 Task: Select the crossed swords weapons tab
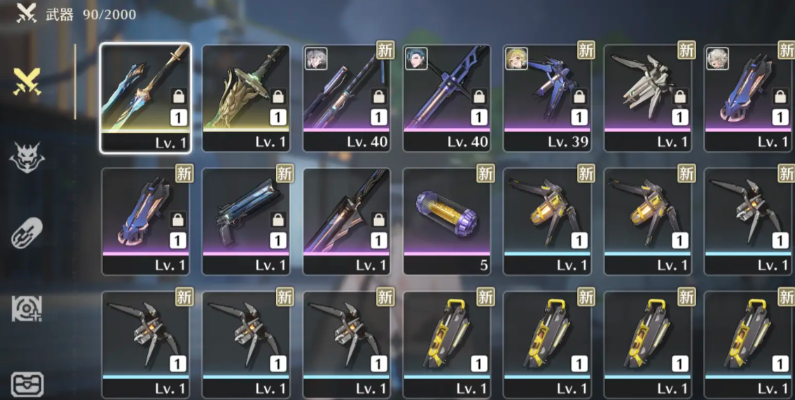coord(27,82)
